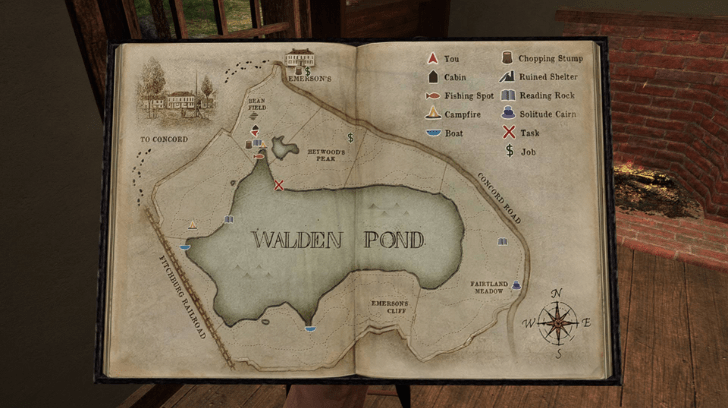Viewport: 728px width, 408px height.
Task: Click the solitude cairn marker at Fairland Meadow
Action: 516,285
